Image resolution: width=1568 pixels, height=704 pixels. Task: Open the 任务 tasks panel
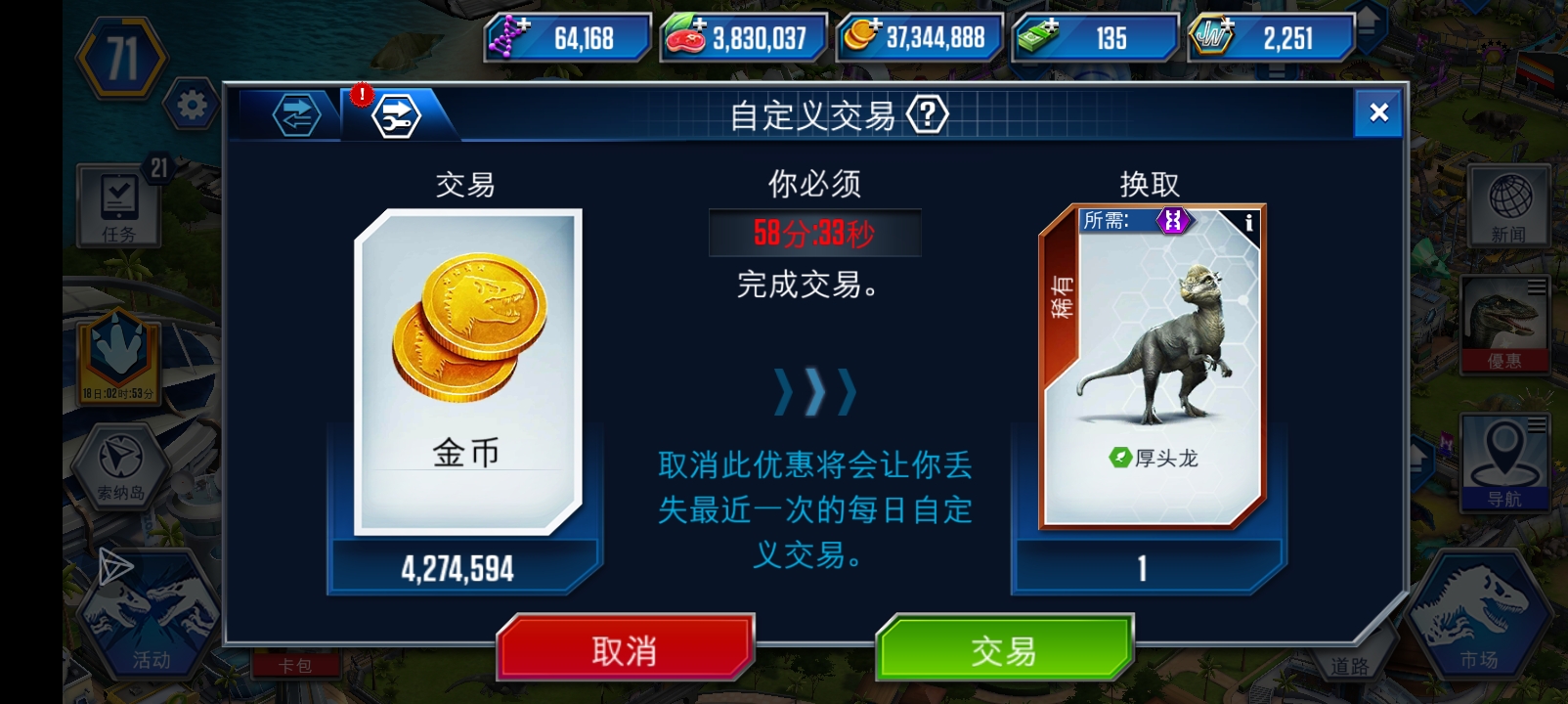coord(117,203)
